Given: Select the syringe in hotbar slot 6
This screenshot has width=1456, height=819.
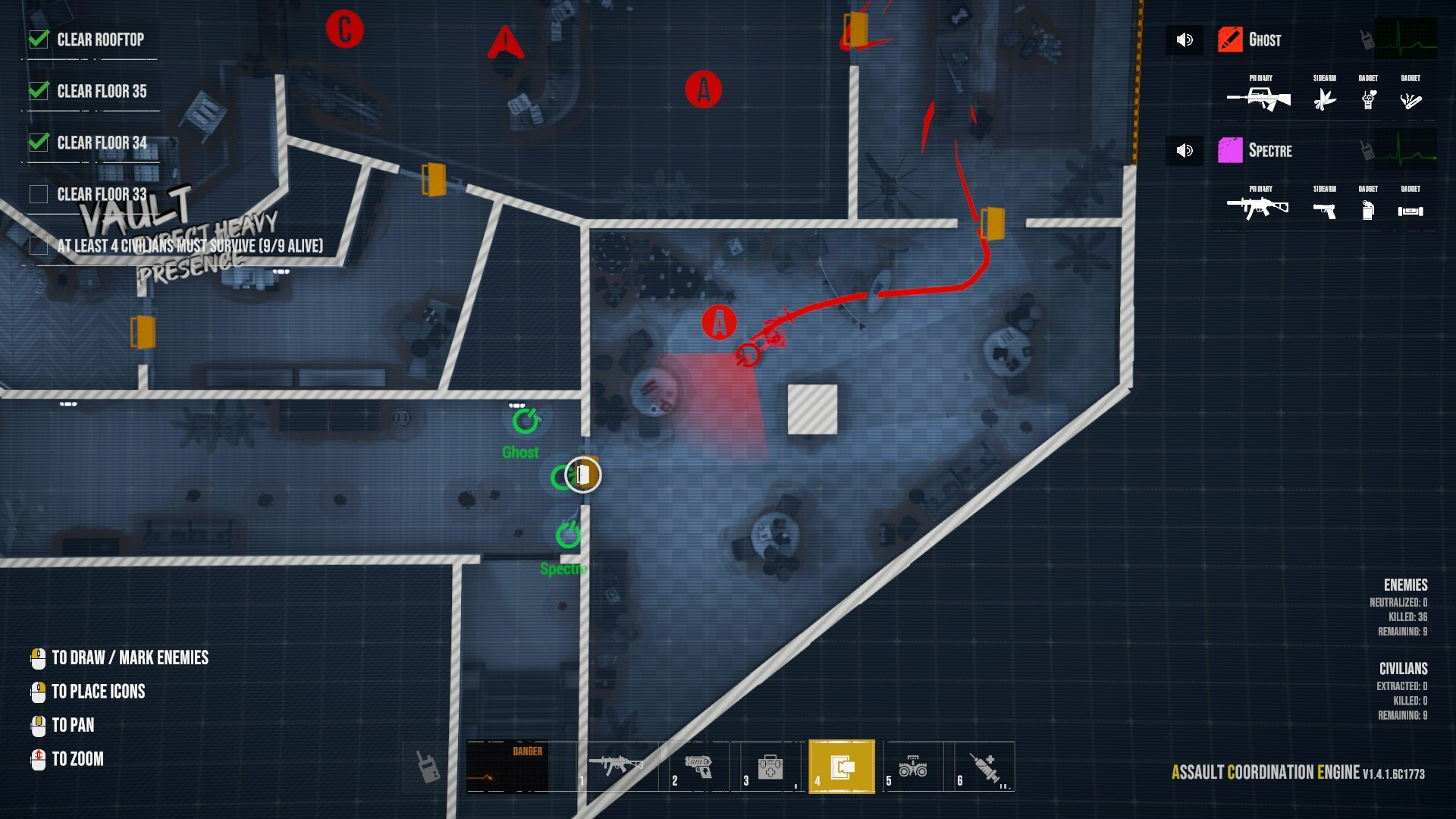Looking at the screenshot, I should (x=985, y=766).
